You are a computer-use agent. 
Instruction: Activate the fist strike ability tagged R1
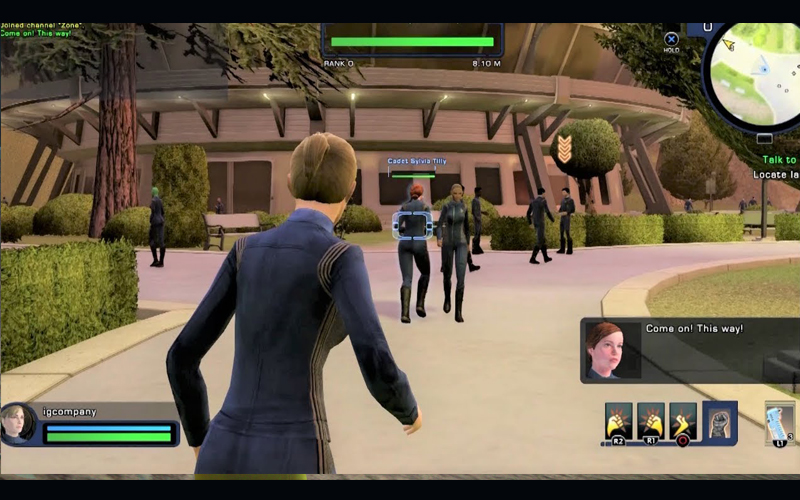click(x=651, y=419)
